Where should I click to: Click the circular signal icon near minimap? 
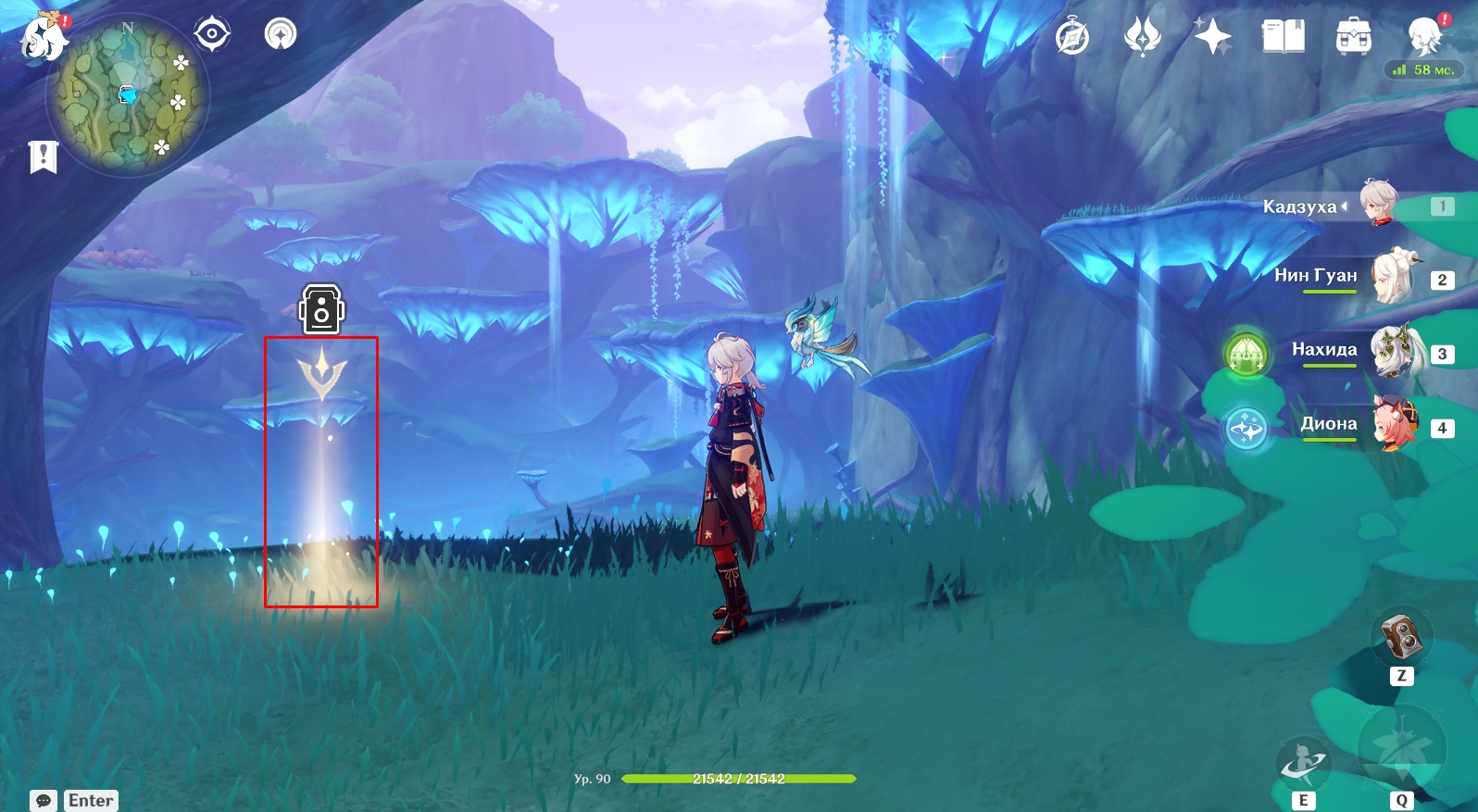click(x=281, y=35)
